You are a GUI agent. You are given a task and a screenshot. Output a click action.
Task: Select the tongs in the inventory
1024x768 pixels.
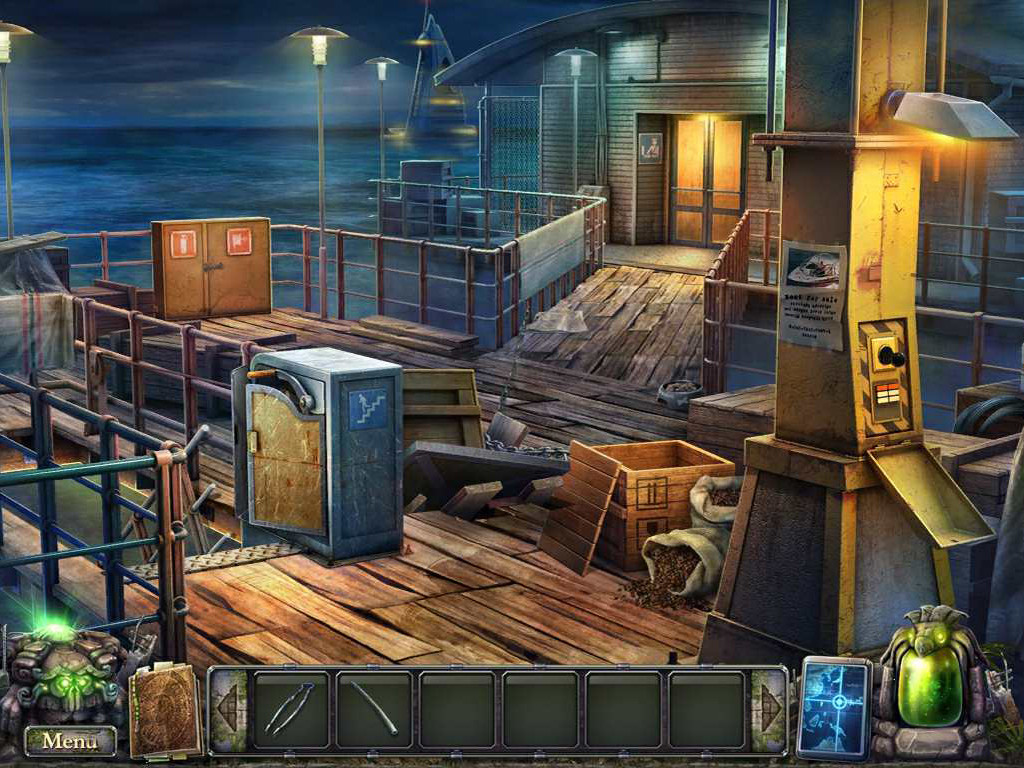pyautogui.click(x=290, y=708)
